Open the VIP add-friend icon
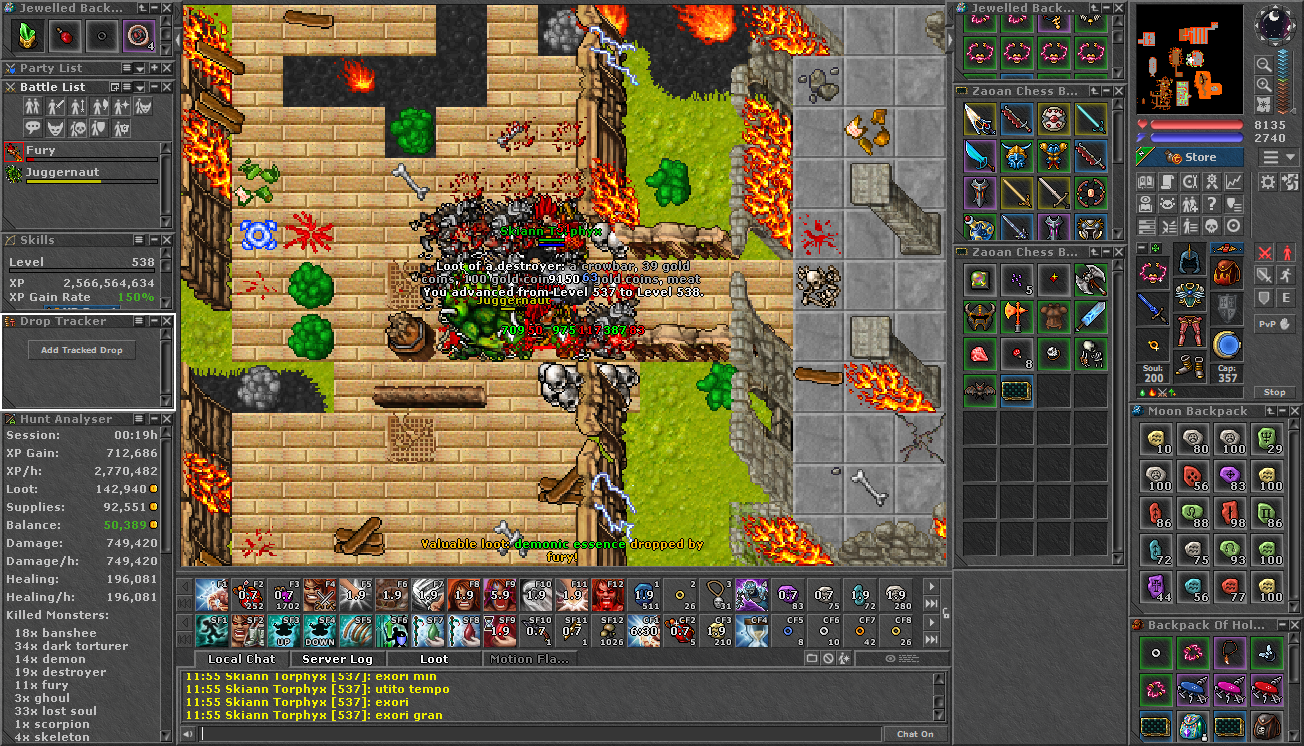The width and height of the screenshot is (1304, 746). pyautogui.click(x=1189, y=204)
